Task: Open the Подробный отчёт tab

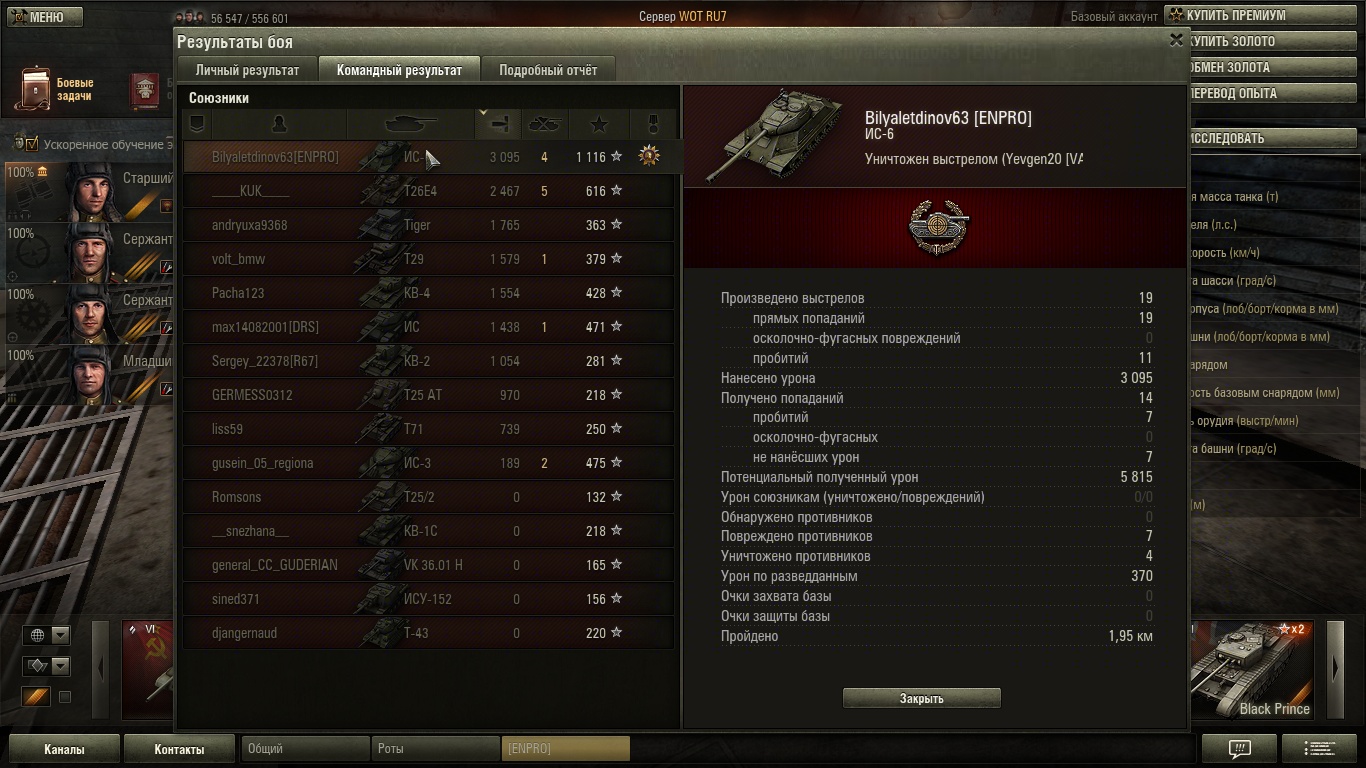Action: pyautogui.click(x=548, y=70)
